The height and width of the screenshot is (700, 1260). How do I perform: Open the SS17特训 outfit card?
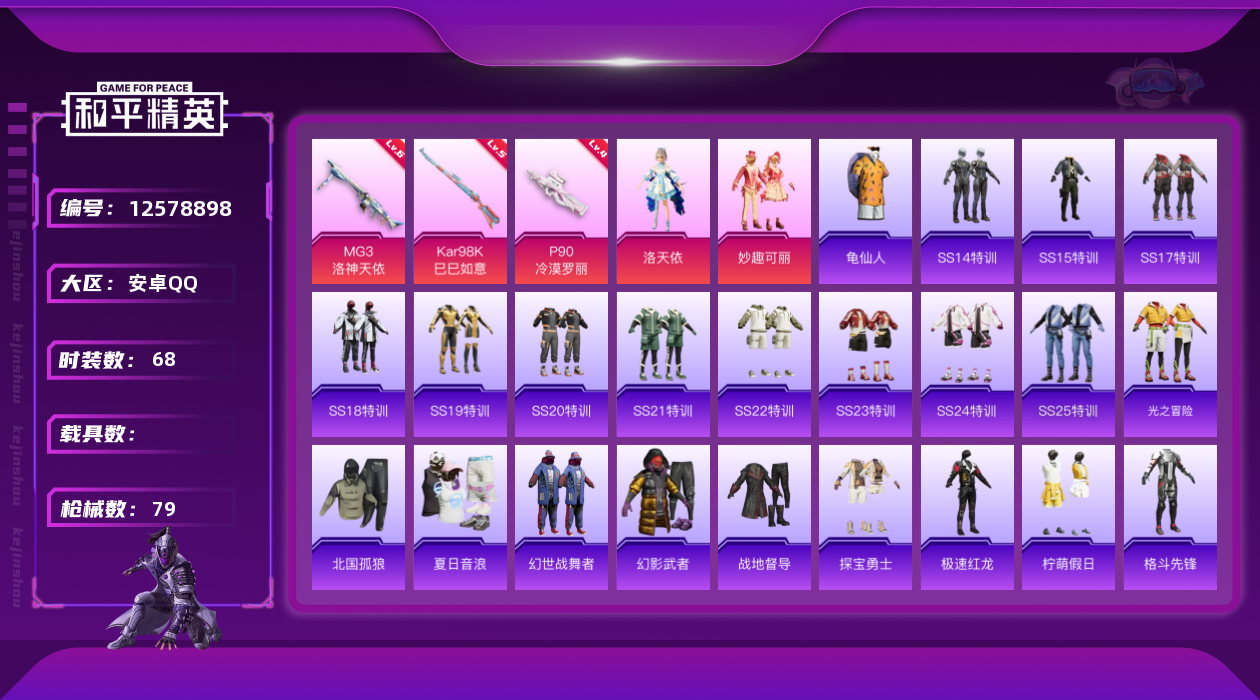click(1170, 211)
